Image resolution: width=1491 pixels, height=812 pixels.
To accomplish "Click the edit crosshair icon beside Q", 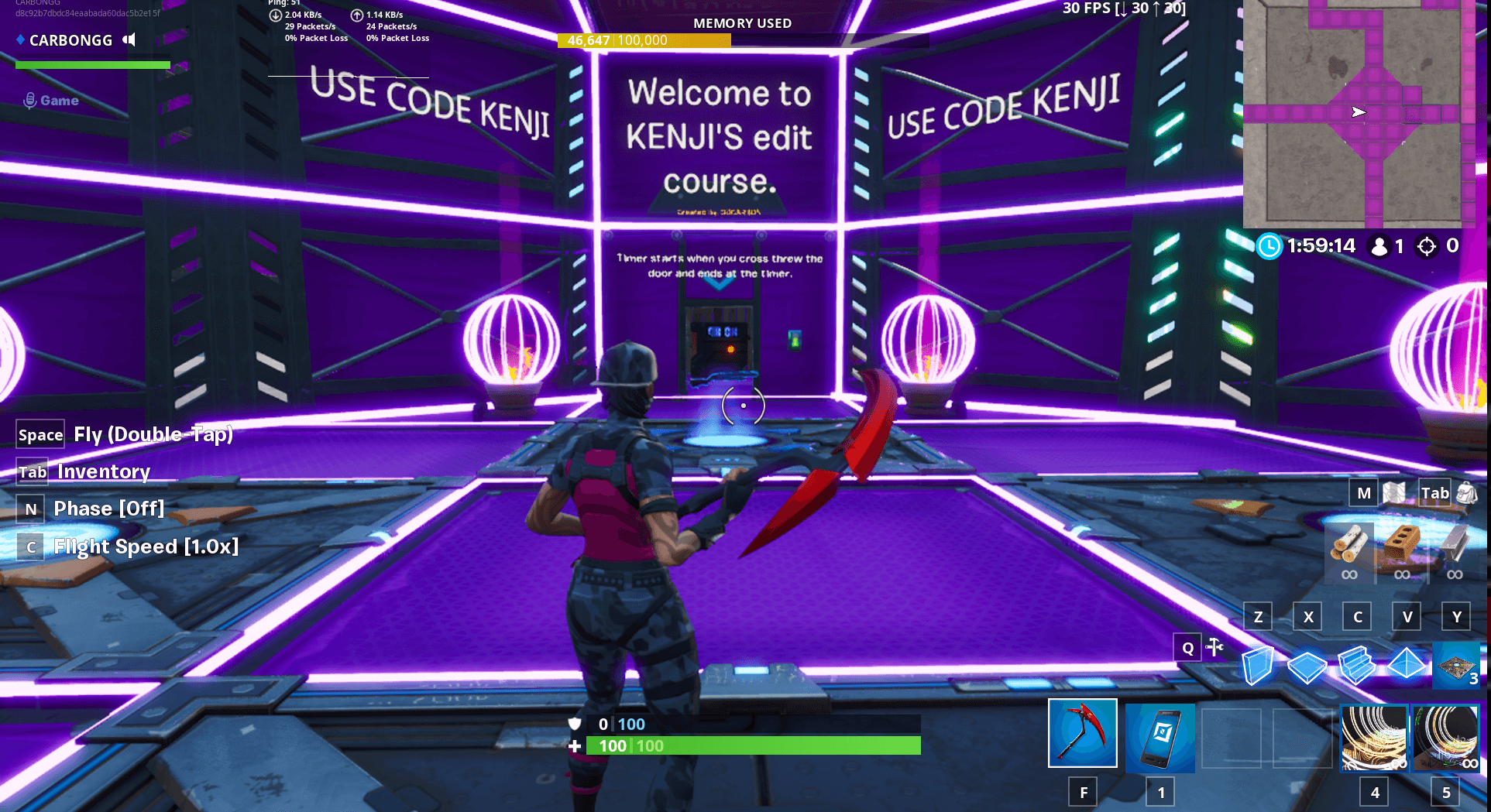I will click(x=1214, y=647).
